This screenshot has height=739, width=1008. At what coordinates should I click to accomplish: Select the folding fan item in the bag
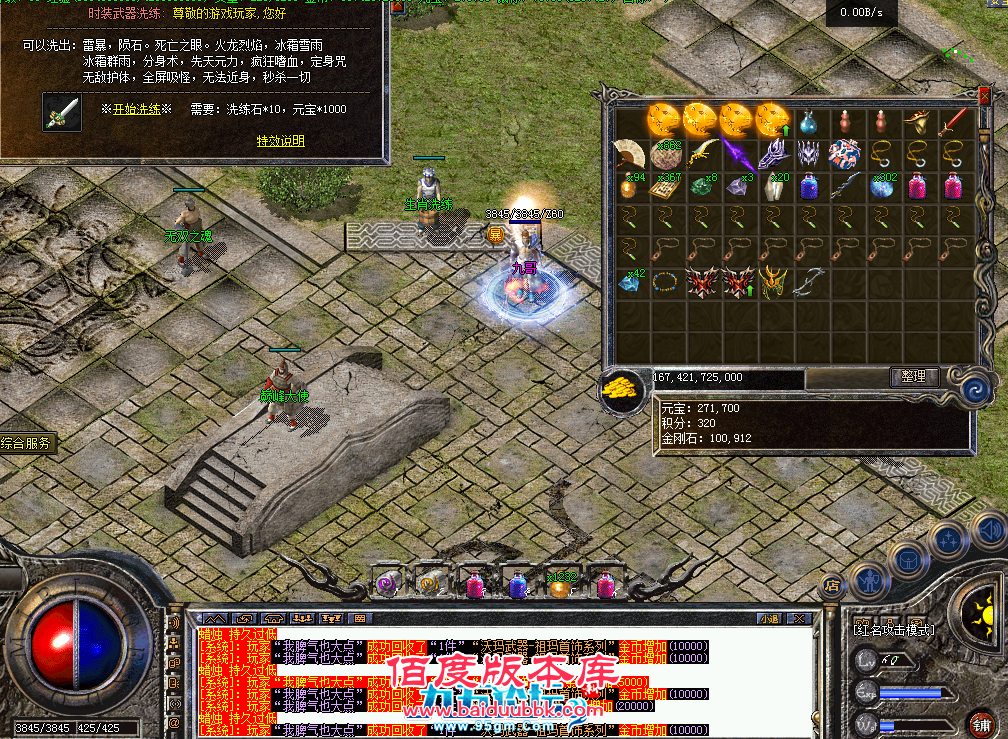pyautogui.click(x=628, y=153)
